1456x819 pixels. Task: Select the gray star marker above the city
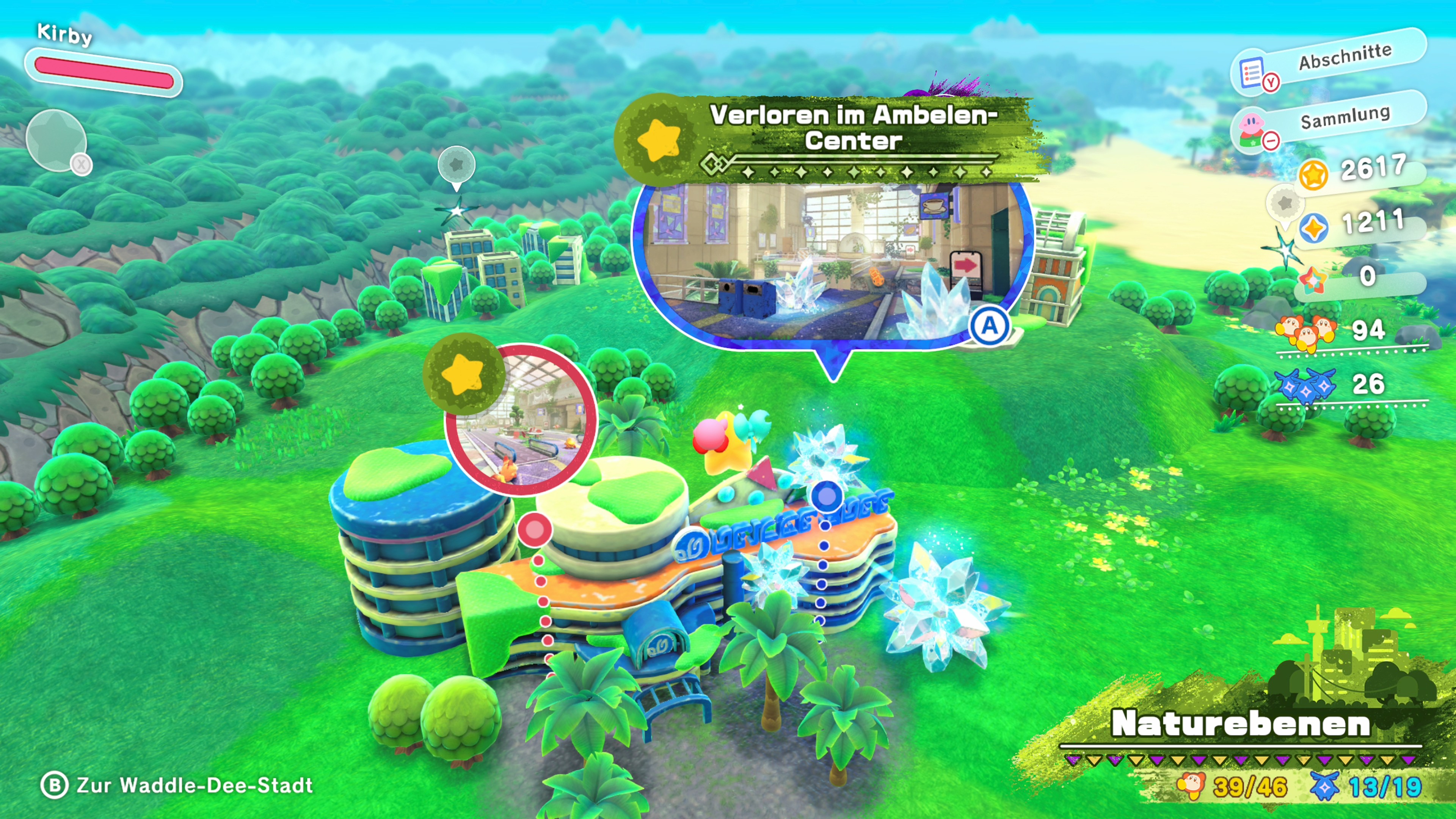click(x=456, y=165)
